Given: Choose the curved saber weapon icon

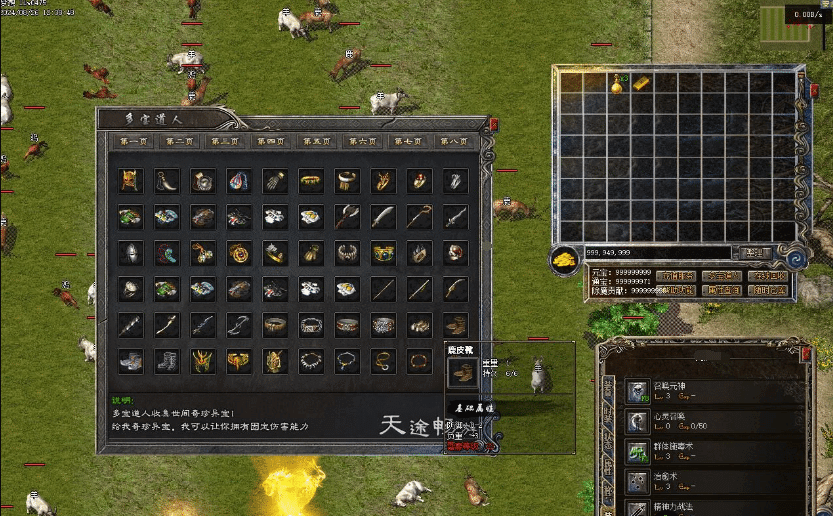Looking at the screenshot, I should (x=382, y=217).
